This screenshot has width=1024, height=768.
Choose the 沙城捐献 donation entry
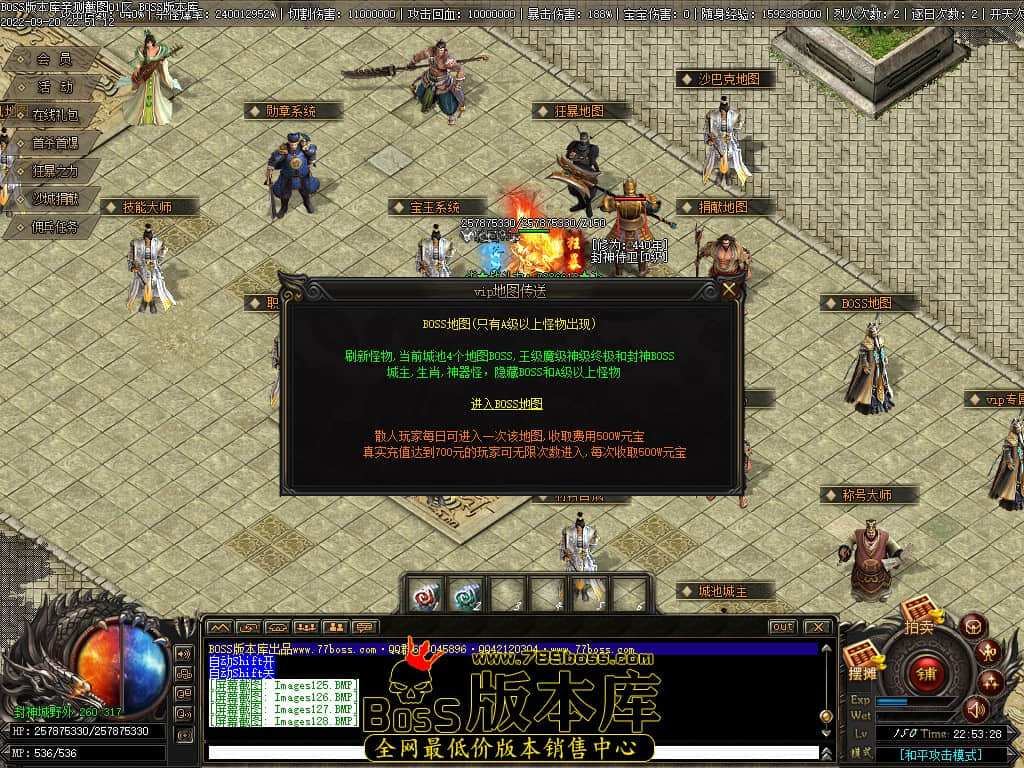(x=55, y=199)
